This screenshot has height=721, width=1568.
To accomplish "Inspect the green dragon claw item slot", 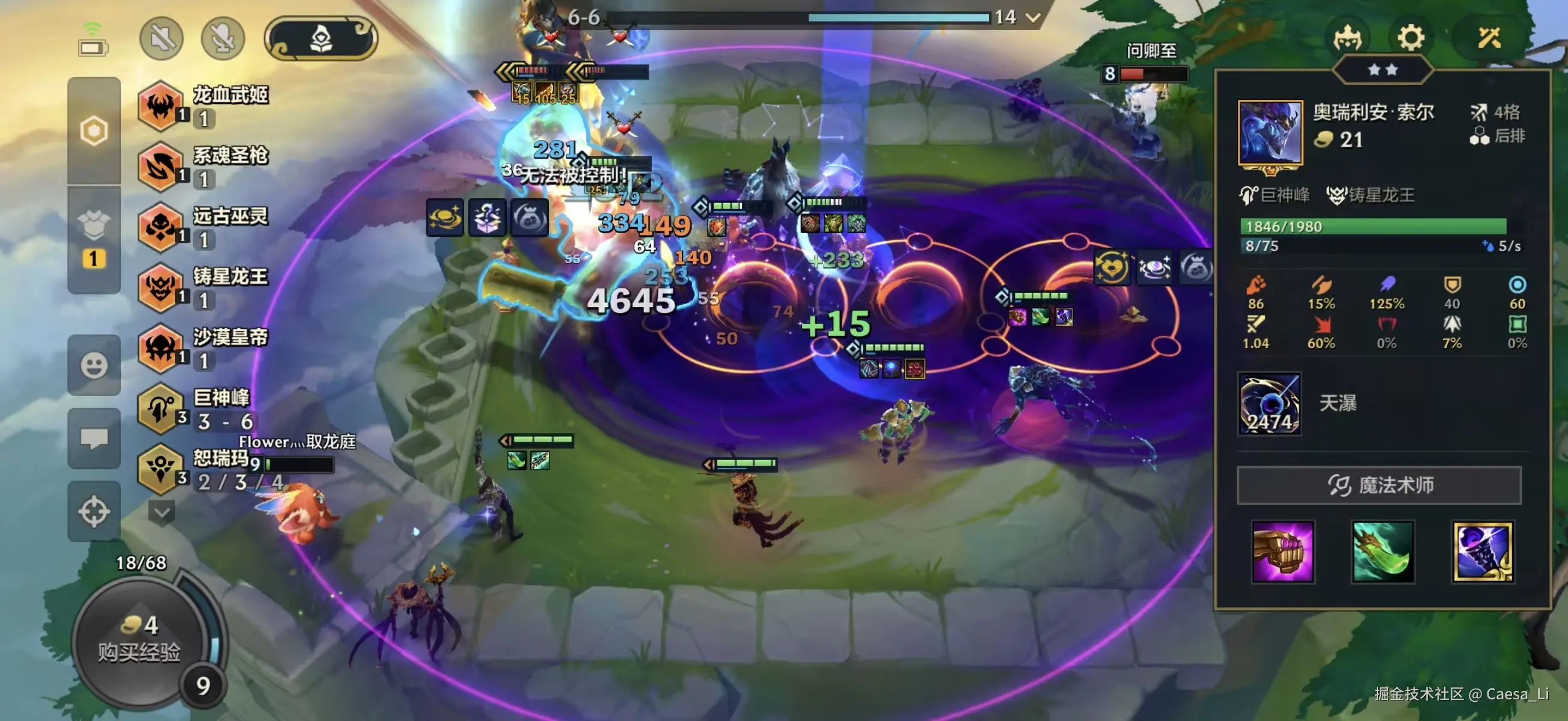I will (x=1382, y=552).
